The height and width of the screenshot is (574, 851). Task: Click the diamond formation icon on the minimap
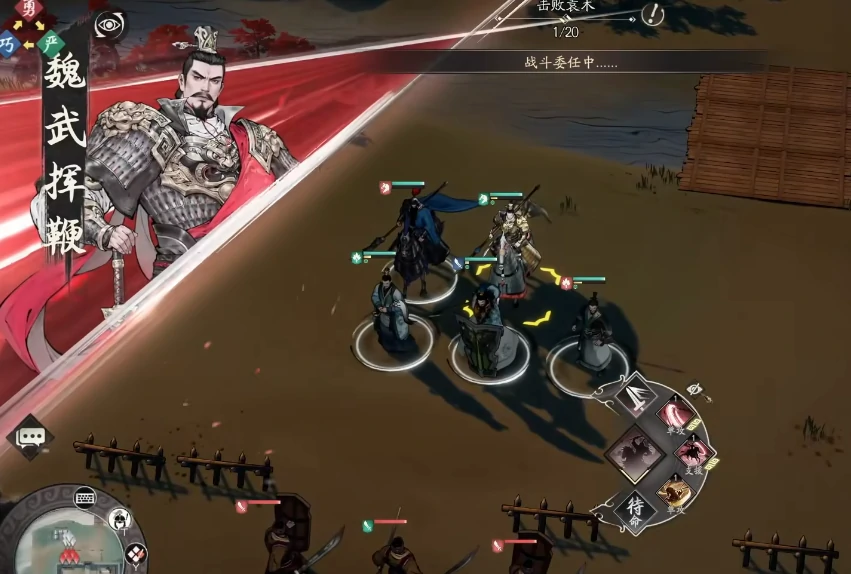point(134,552)
